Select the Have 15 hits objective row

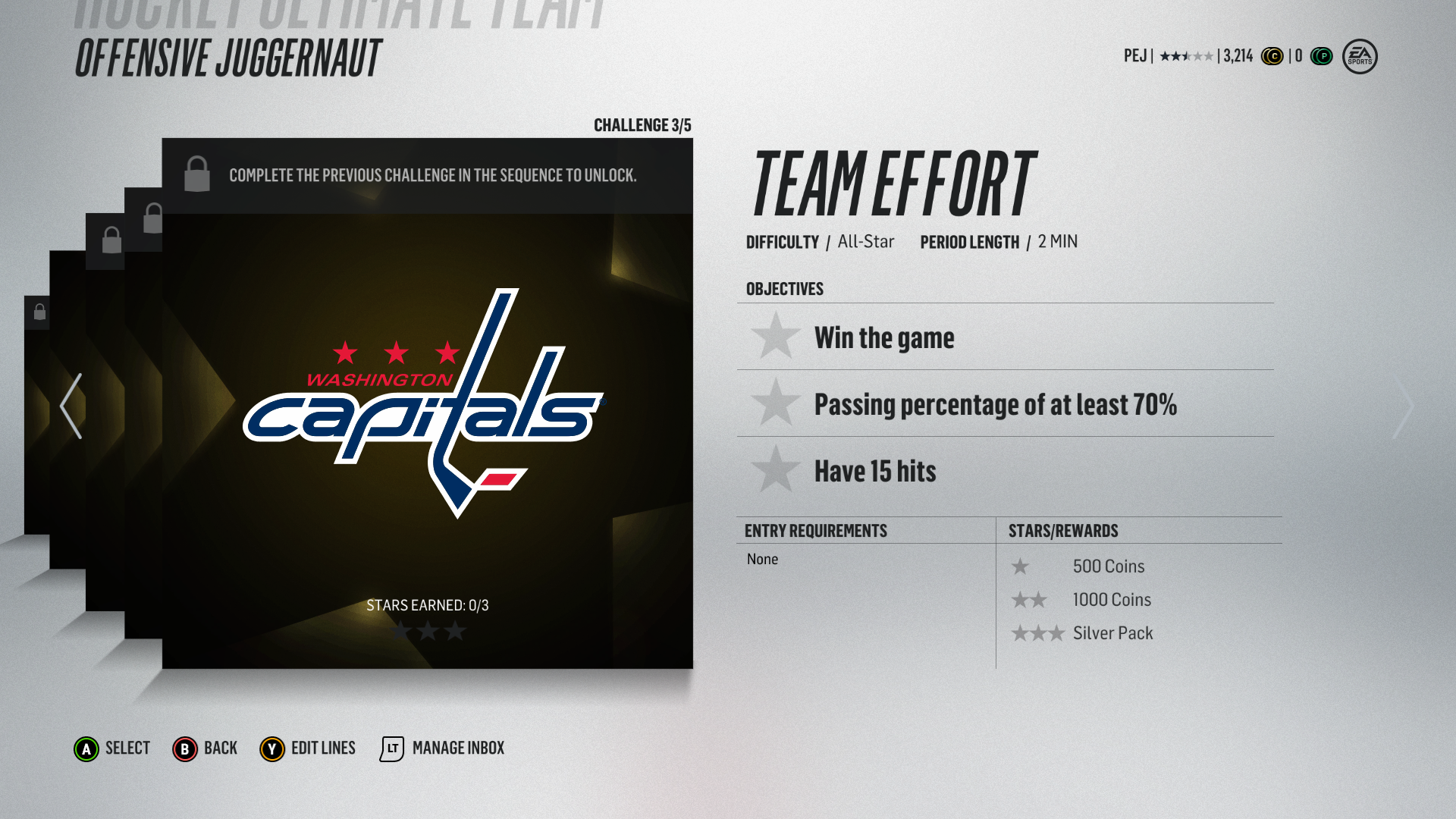coord(1005,471)
